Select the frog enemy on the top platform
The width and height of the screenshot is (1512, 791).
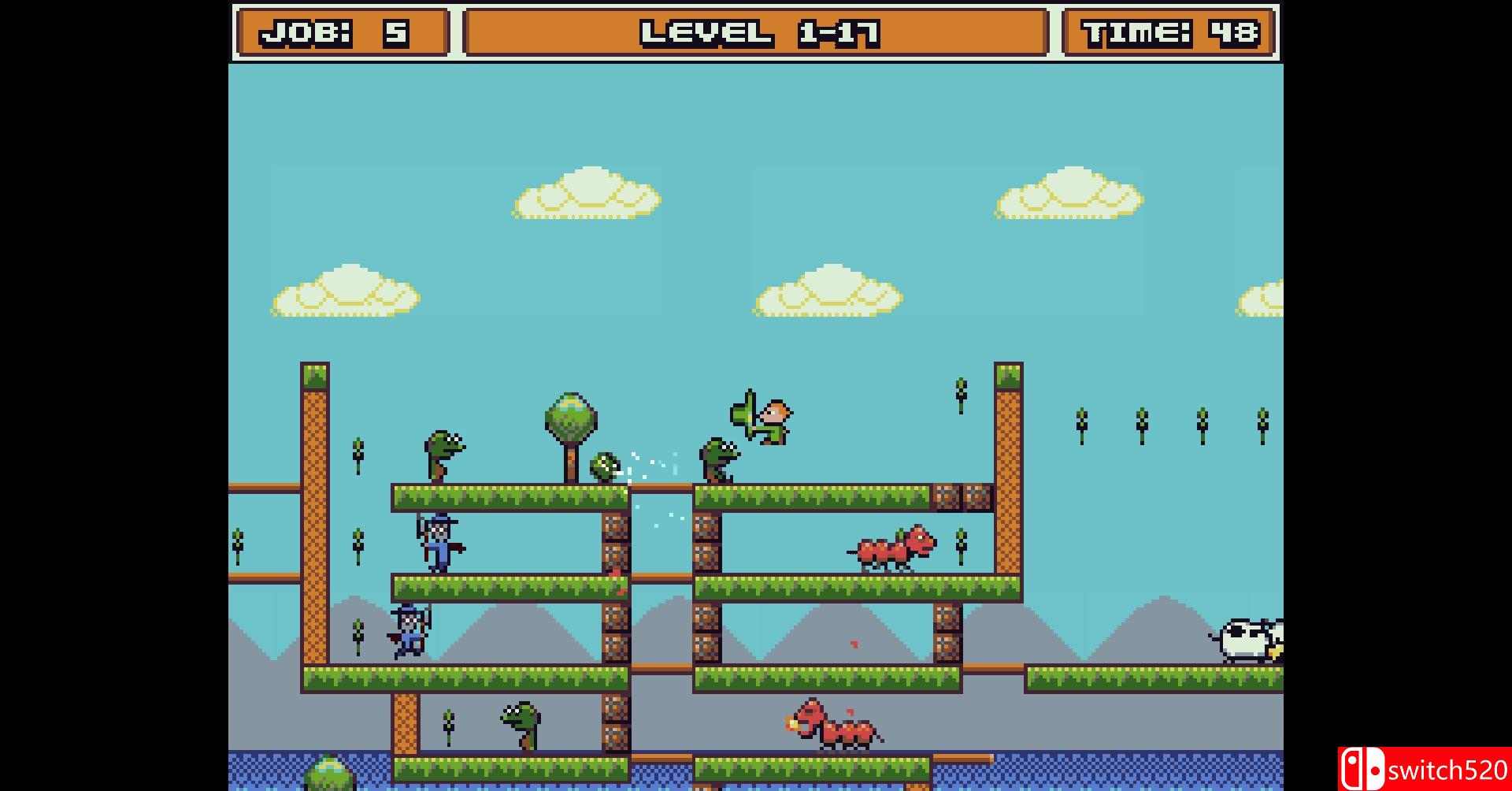click(x=718, y=460)
